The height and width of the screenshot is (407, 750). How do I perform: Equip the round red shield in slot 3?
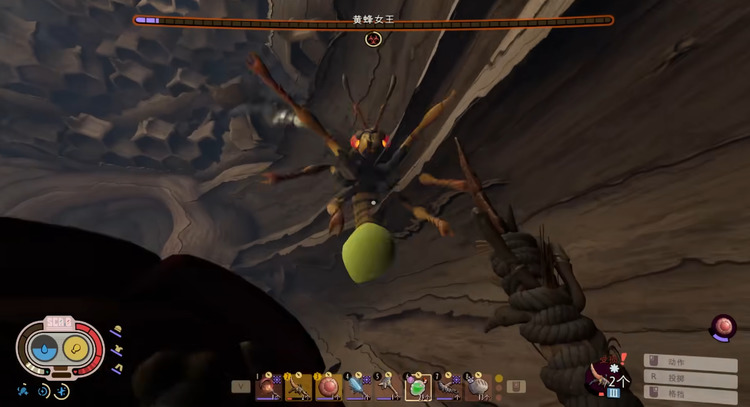click(328, 386)
